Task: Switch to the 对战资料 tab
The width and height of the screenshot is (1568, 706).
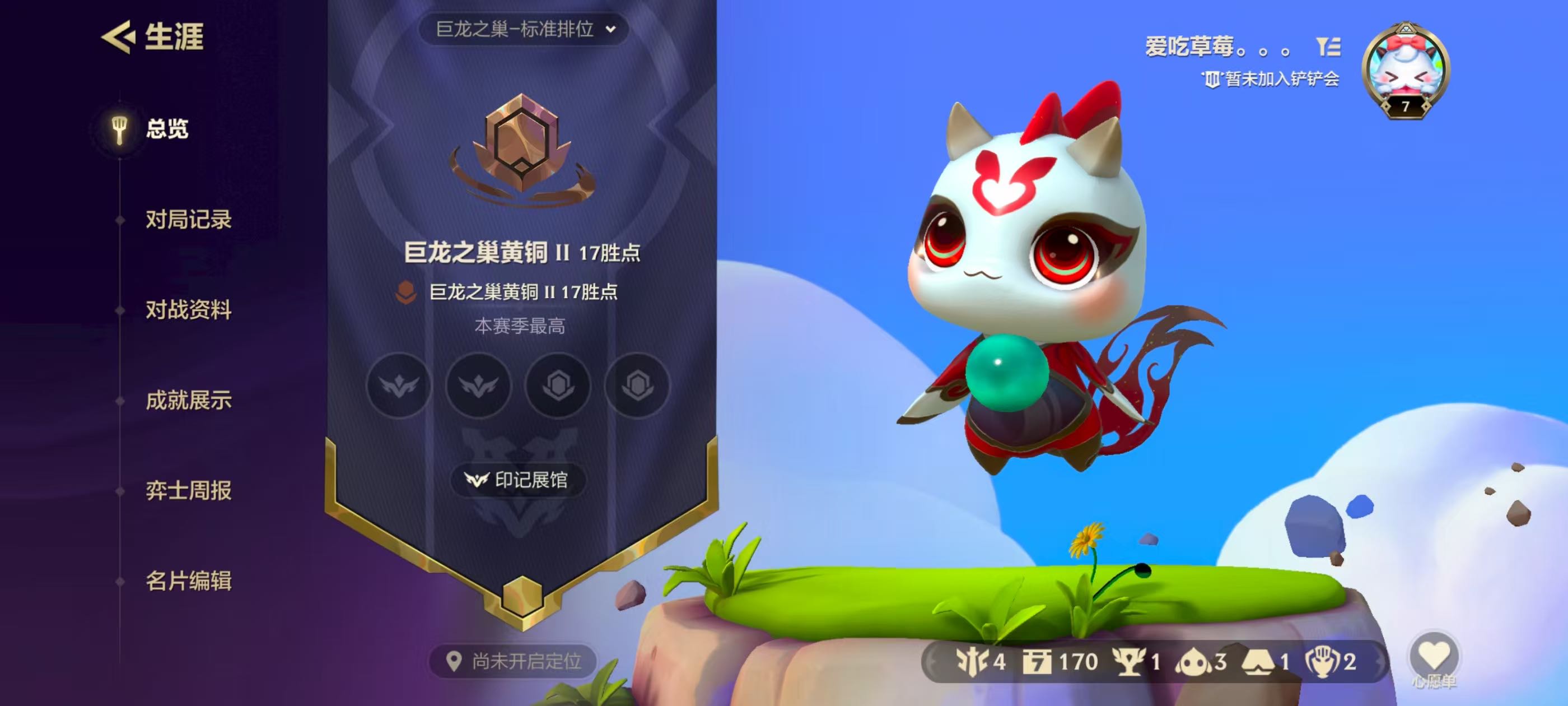Action: click(x=188, y=310)
